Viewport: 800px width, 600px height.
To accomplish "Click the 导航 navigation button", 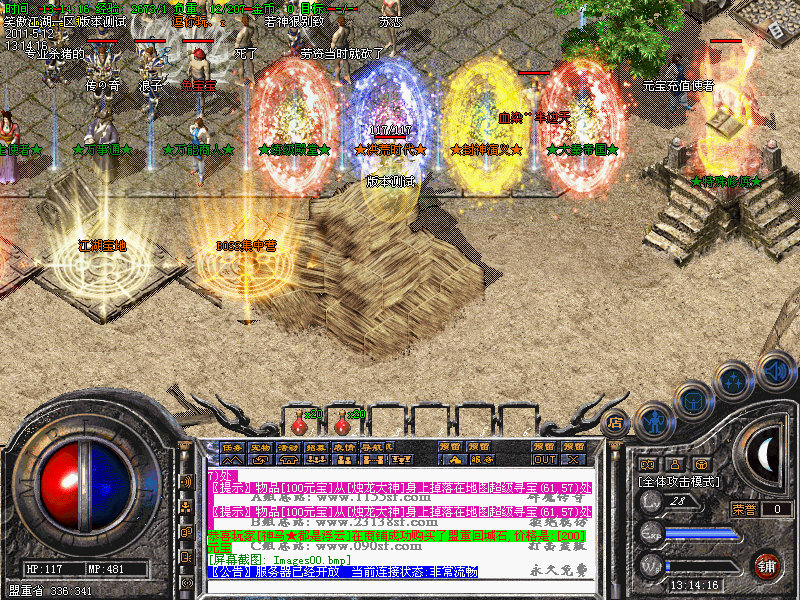I will (372, 447).
